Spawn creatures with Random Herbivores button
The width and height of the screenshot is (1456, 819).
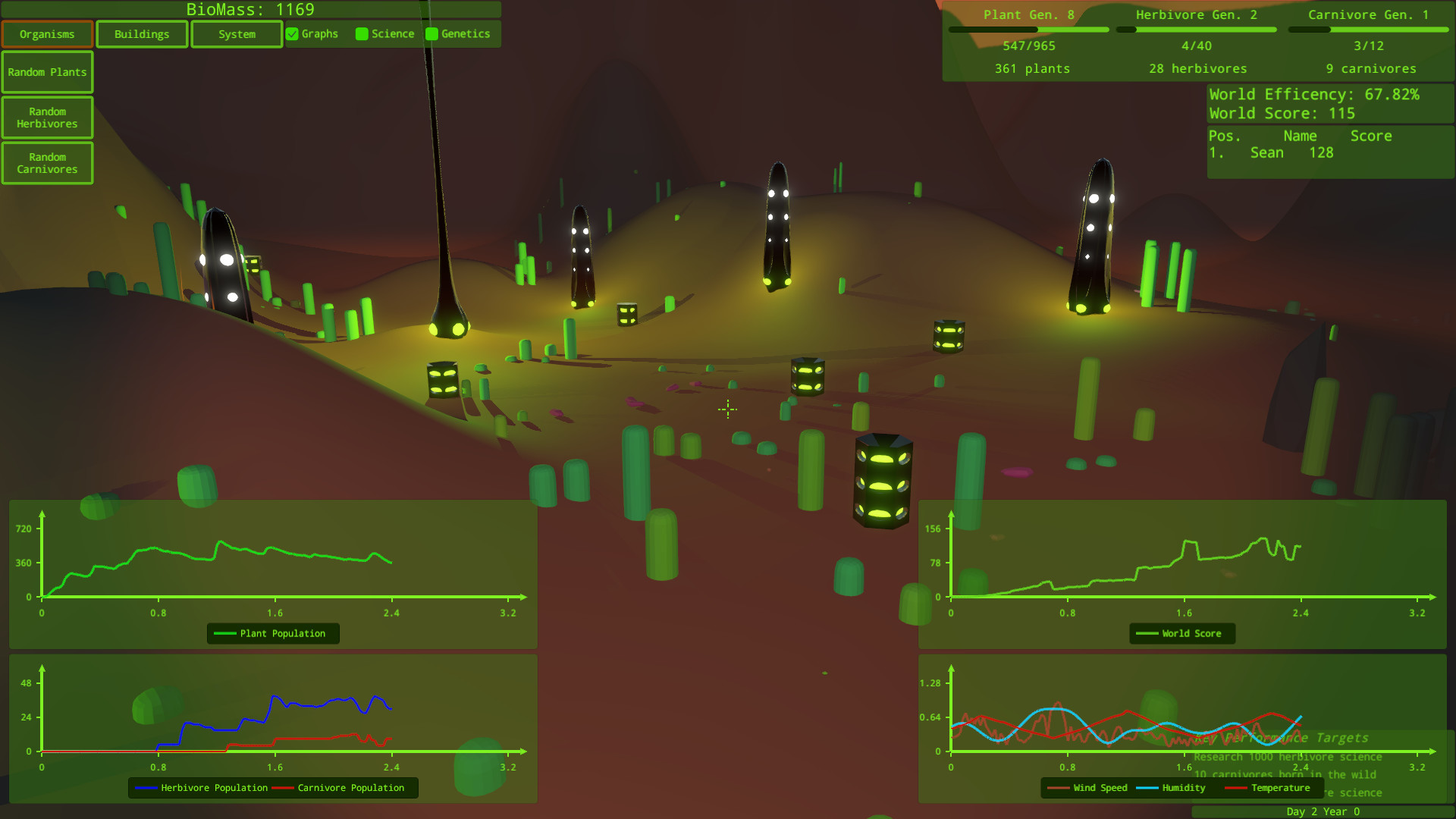coord(47,117)
